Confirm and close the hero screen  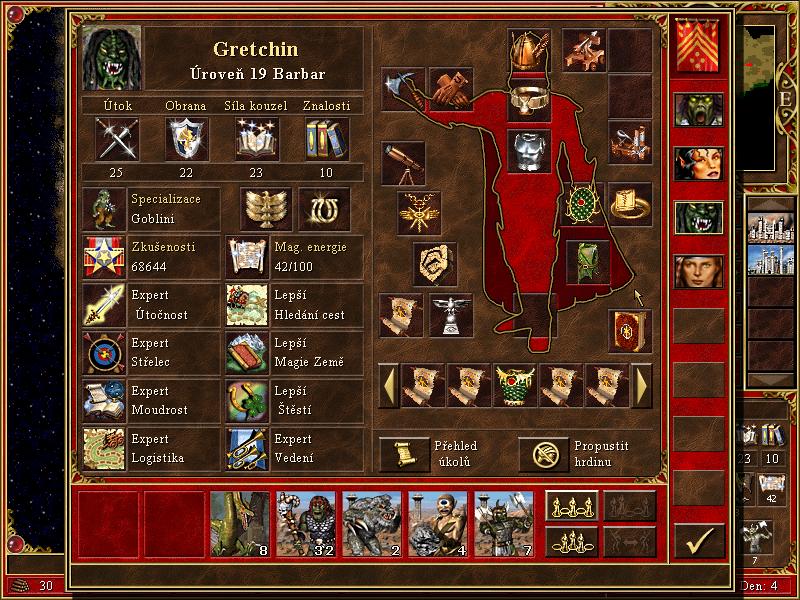pyautogui.click(x=698, y=541)
